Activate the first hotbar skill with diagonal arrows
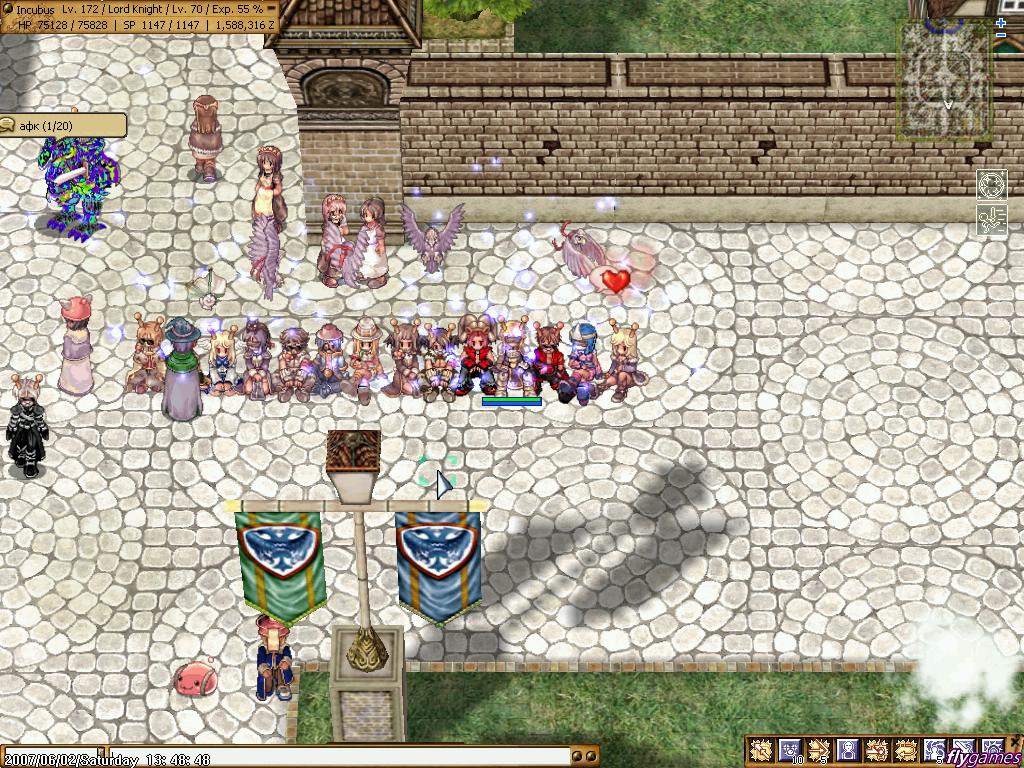This screenshot has height=768, width=1024. [x=762, y=750]
